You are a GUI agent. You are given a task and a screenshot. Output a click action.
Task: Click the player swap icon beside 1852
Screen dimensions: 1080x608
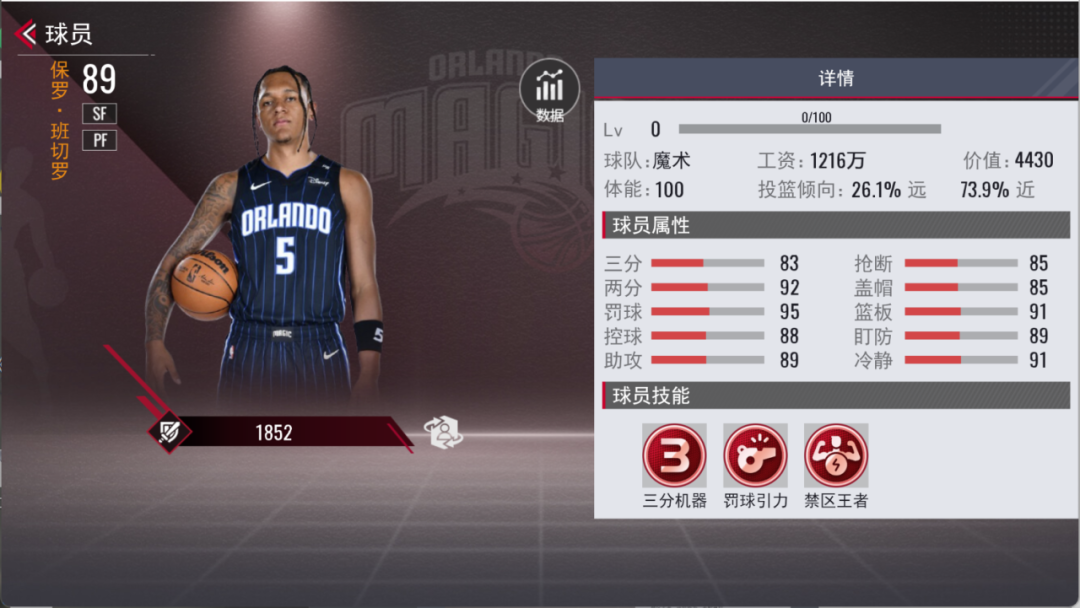tap(445, 432)
